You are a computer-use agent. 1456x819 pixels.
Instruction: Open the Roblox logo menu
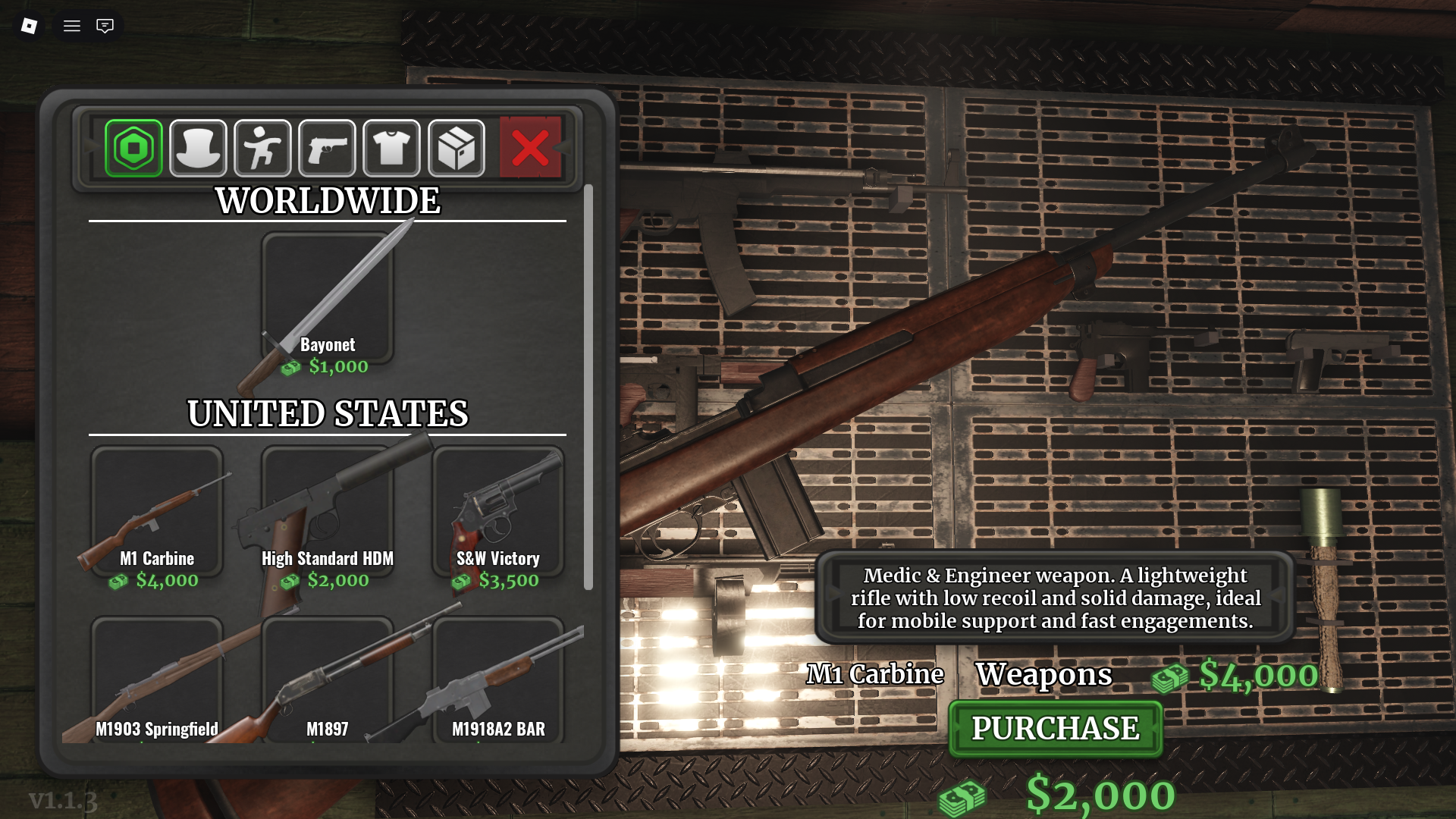click(x=29, y=26)
